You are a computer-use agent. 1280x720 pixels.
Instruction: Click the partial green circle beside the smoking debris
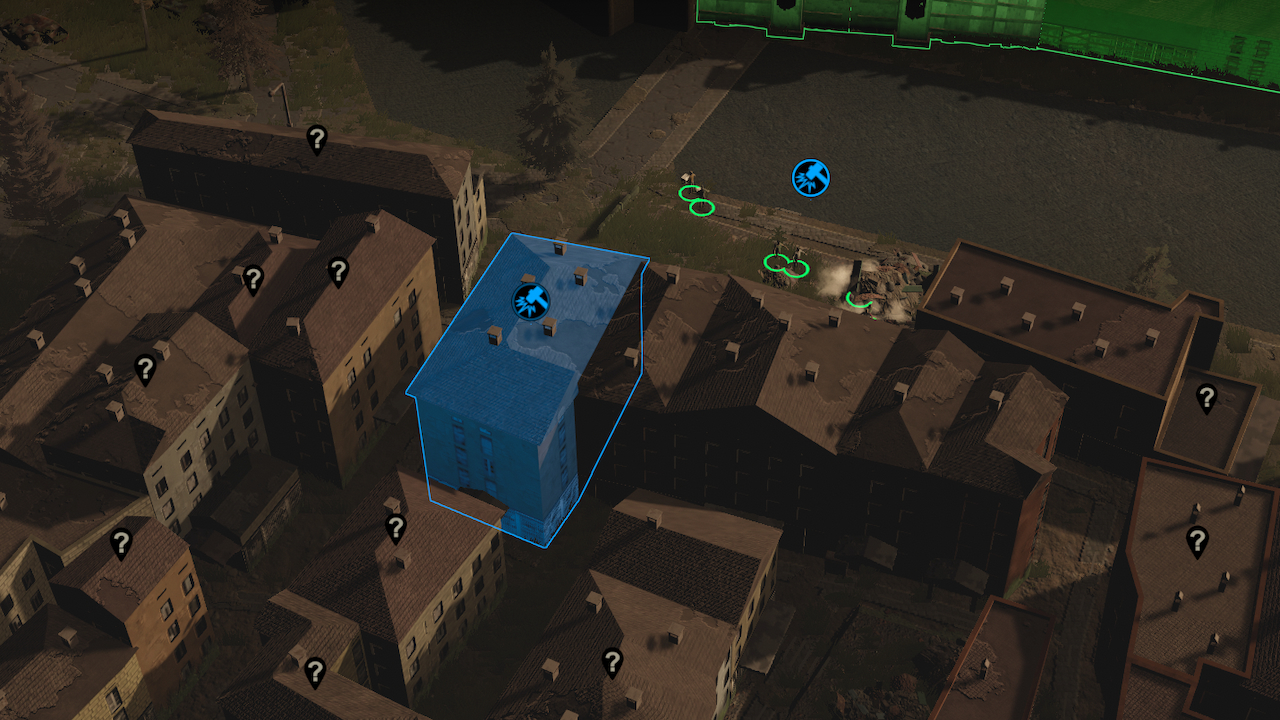pos(859,298)
